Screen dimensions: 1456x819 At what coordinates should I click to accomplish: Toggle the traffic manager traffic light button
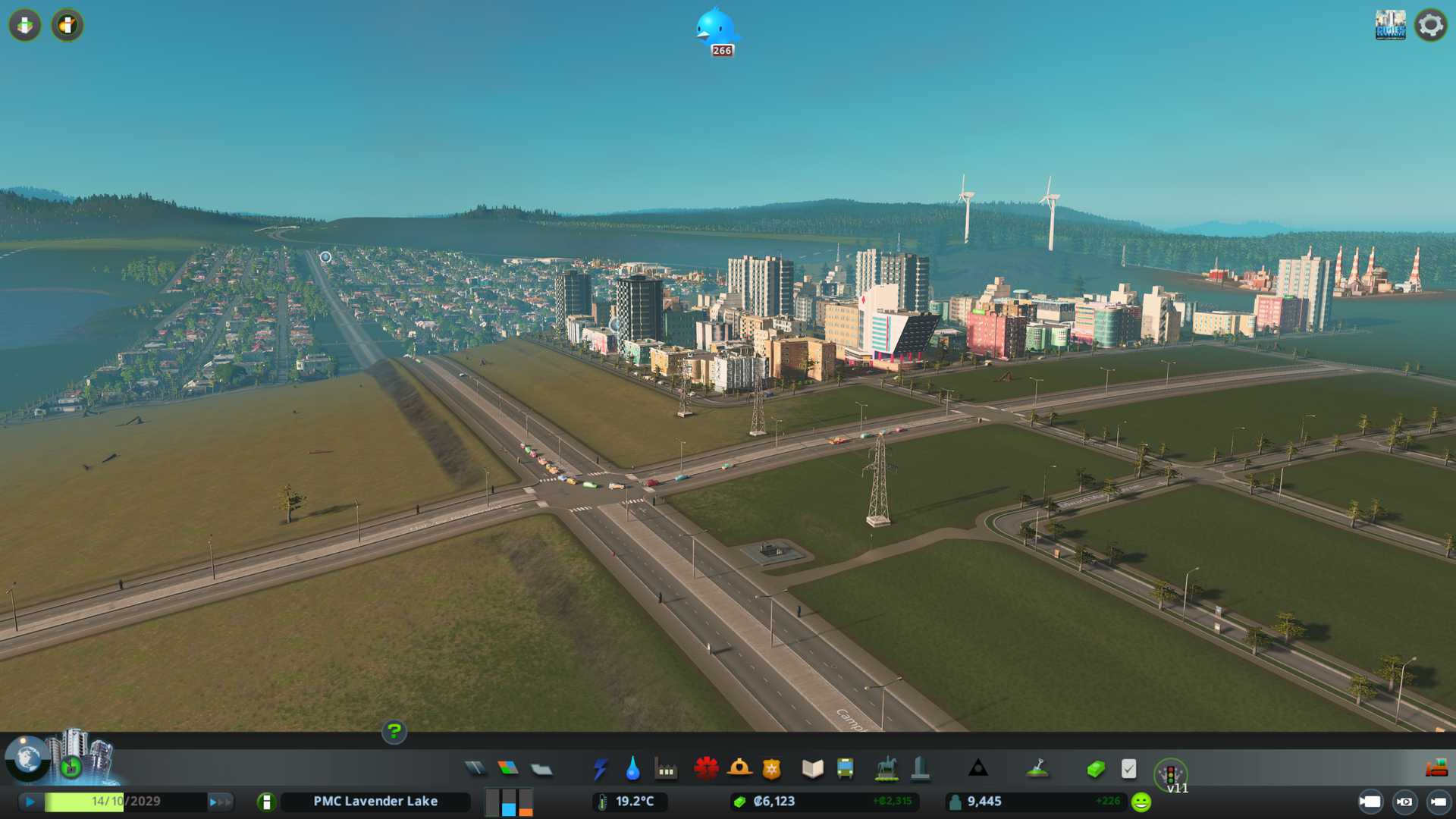[1170, 774]
